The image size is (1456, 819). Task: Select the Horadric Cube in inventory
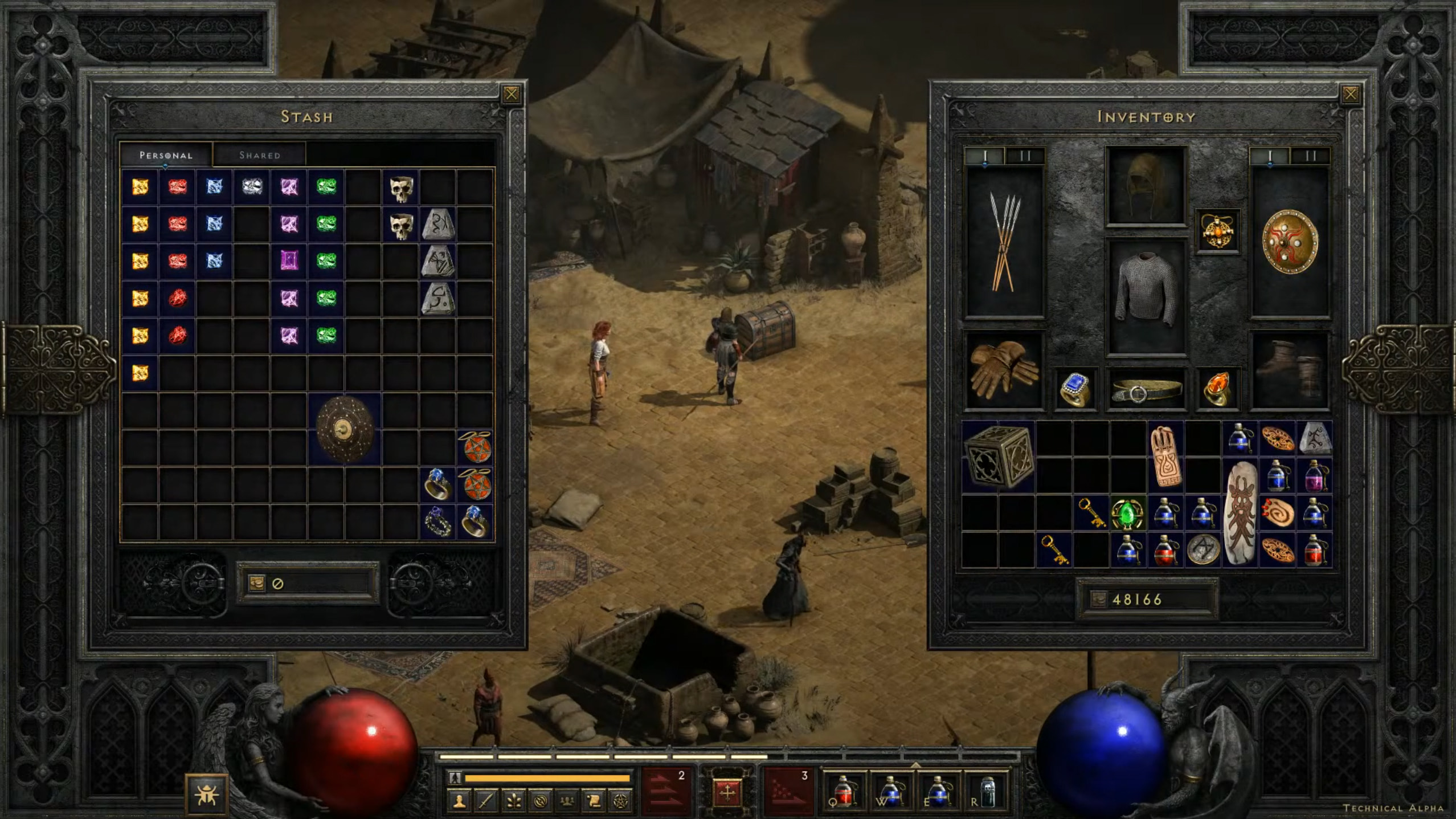coord(999,457)
